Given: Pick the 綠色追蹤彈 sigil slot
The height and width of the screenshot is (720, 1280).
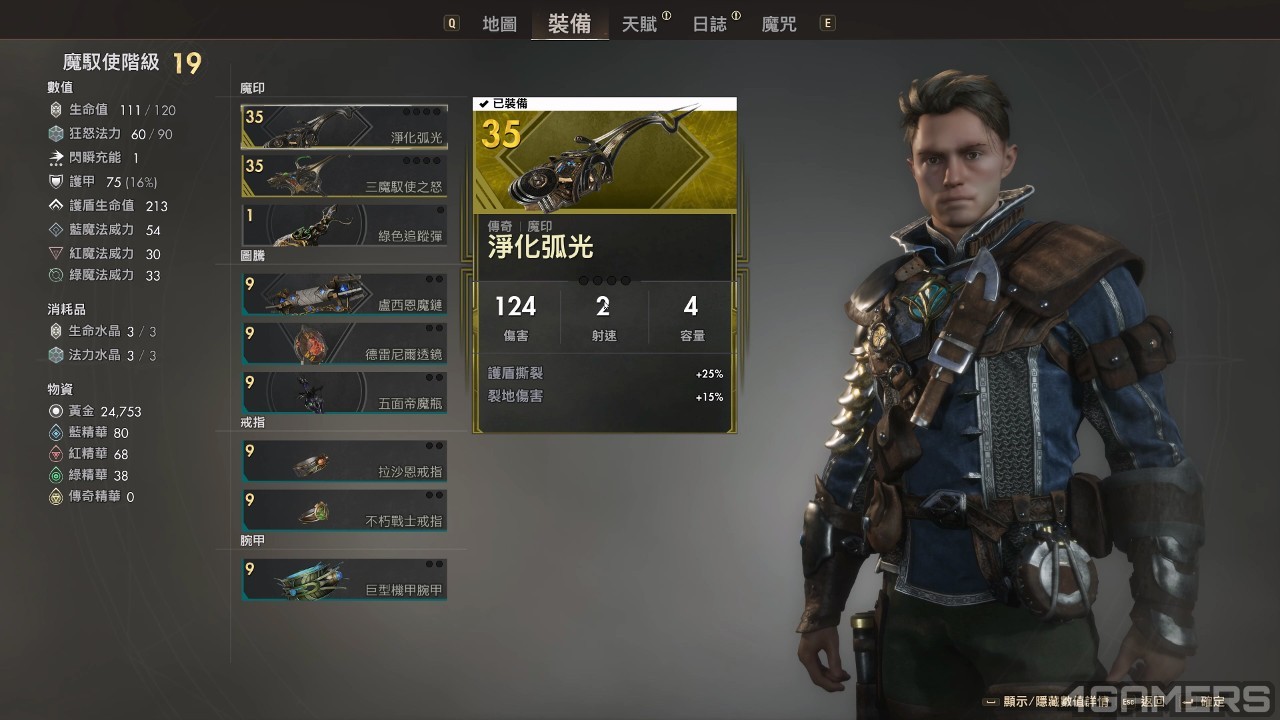Looking at the screenshot, I should (344, 225).
